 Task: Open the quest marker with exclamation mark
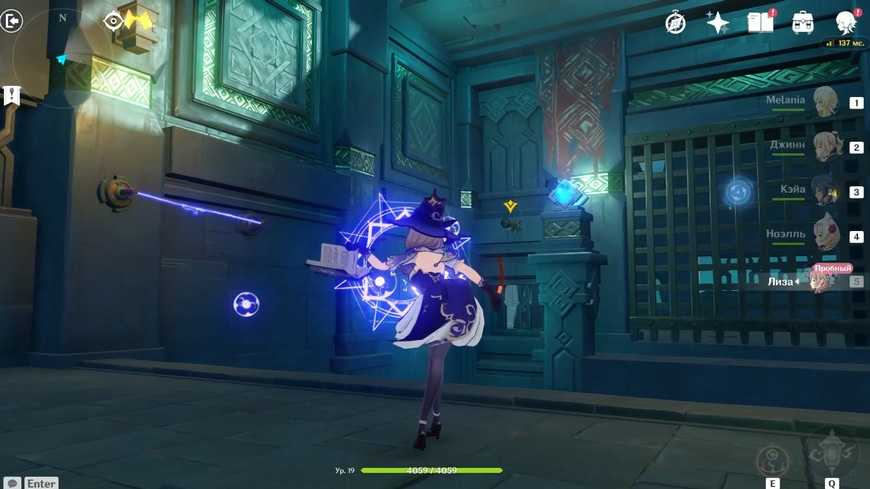coord(11,96)
